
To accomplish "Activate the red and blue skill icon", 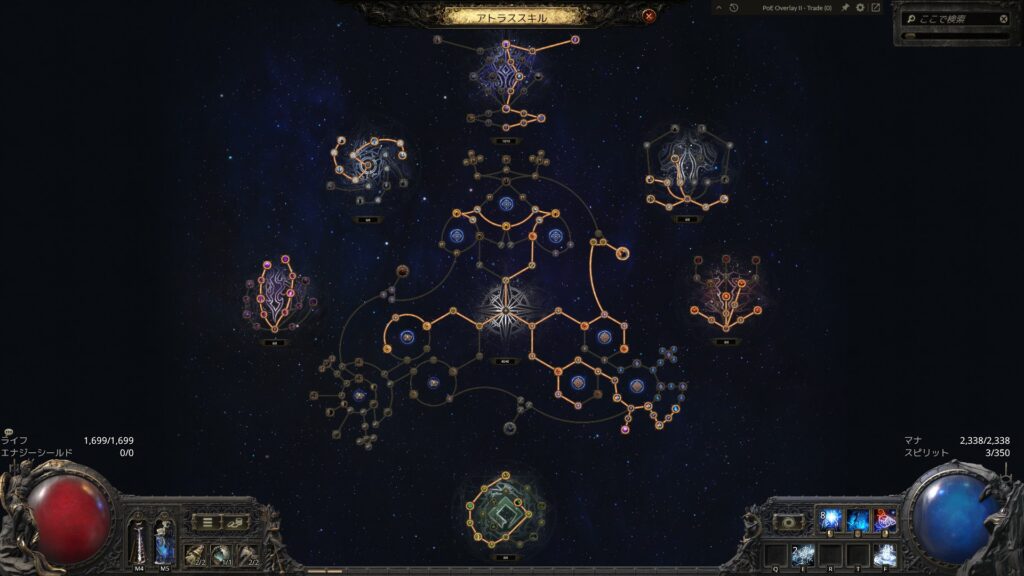I will [885, 520].
